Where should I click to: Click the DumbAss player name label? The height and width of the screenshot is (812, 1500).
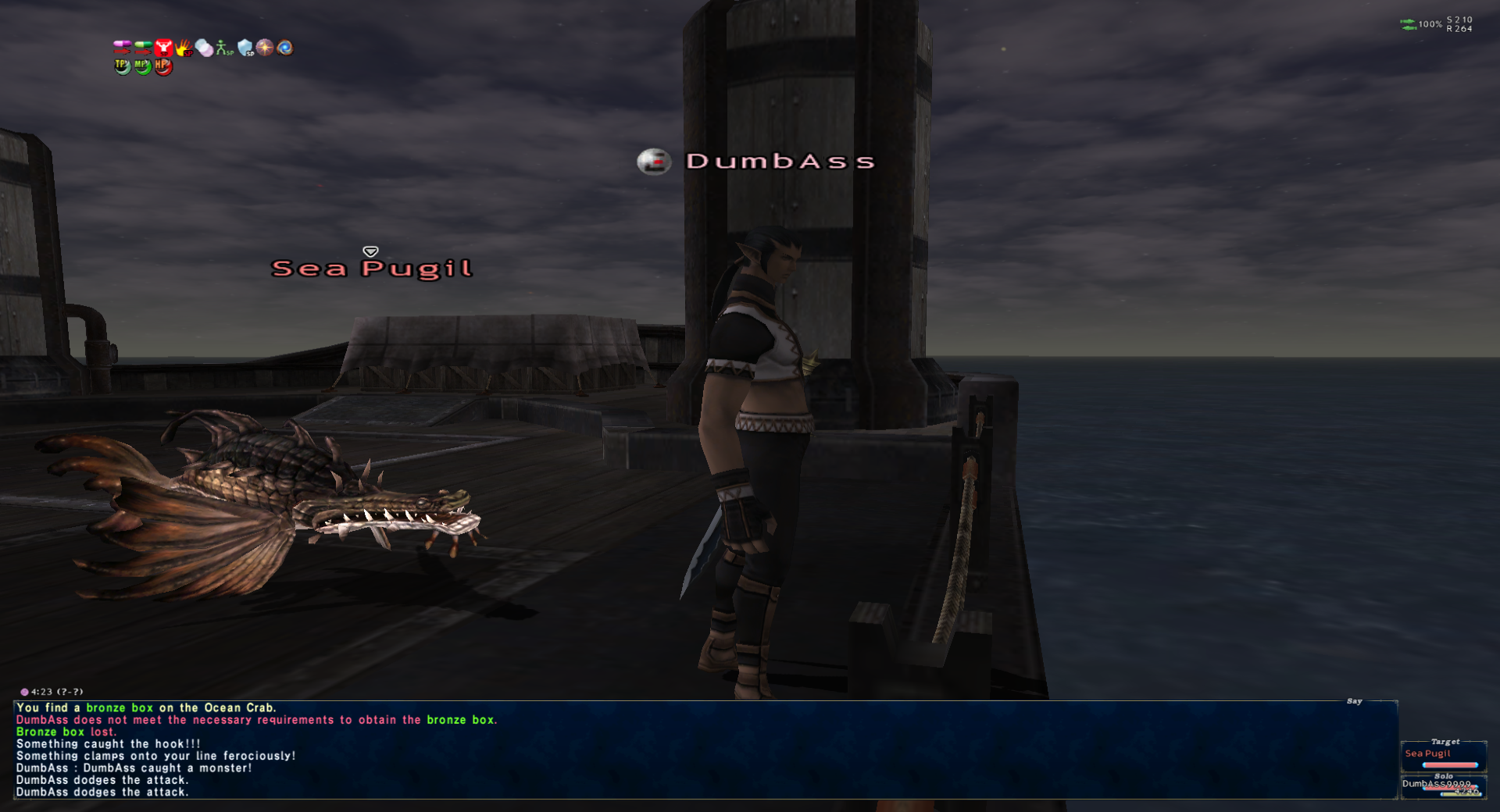[779, 162]
